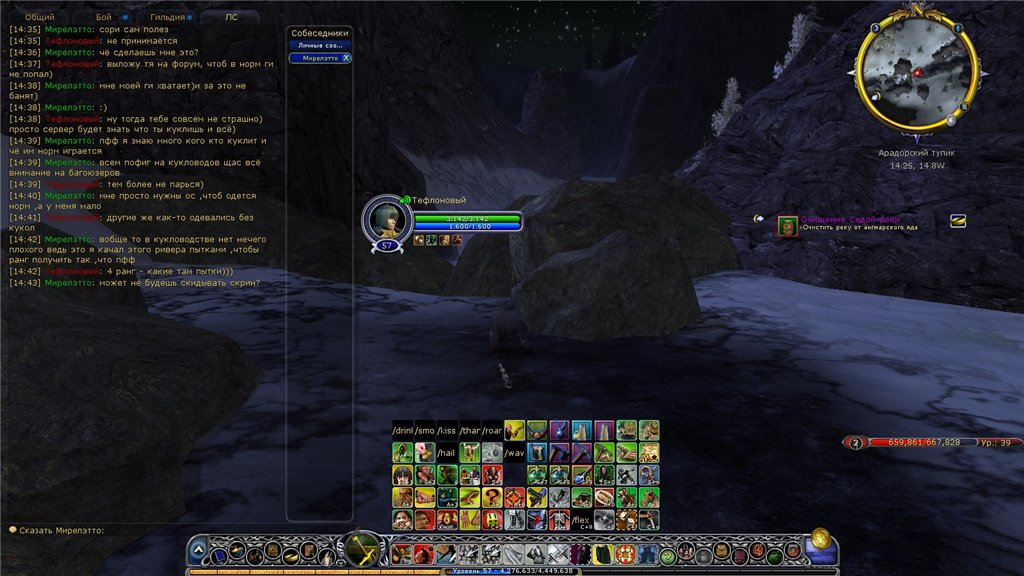Click the main menu arrow button
This screenshot has height=576, width=1024.
(x=199, y=550)
